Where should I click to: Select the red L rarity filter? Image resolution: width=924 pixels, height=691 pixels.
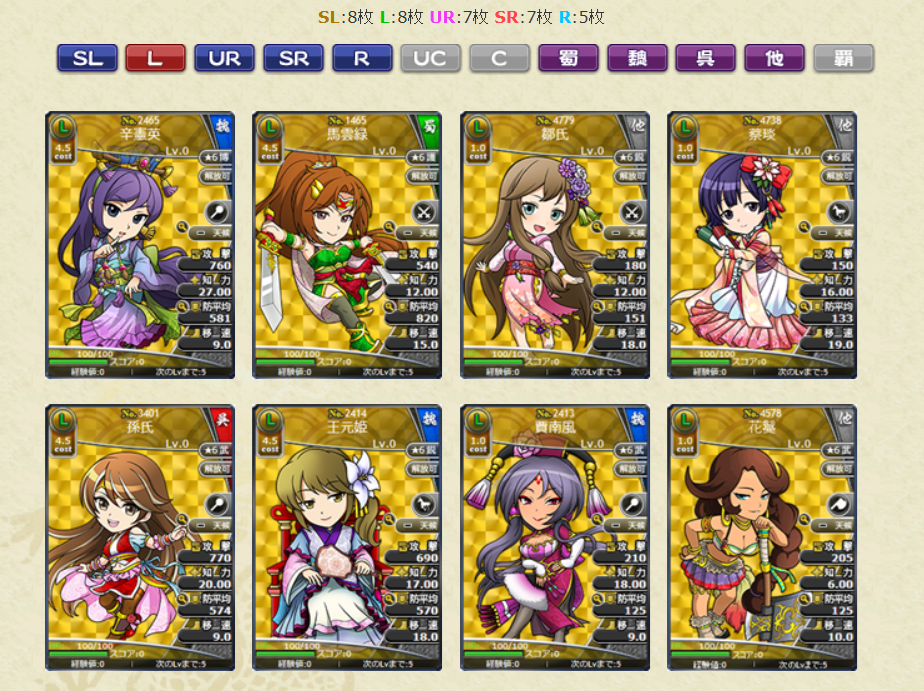(155, 58)
